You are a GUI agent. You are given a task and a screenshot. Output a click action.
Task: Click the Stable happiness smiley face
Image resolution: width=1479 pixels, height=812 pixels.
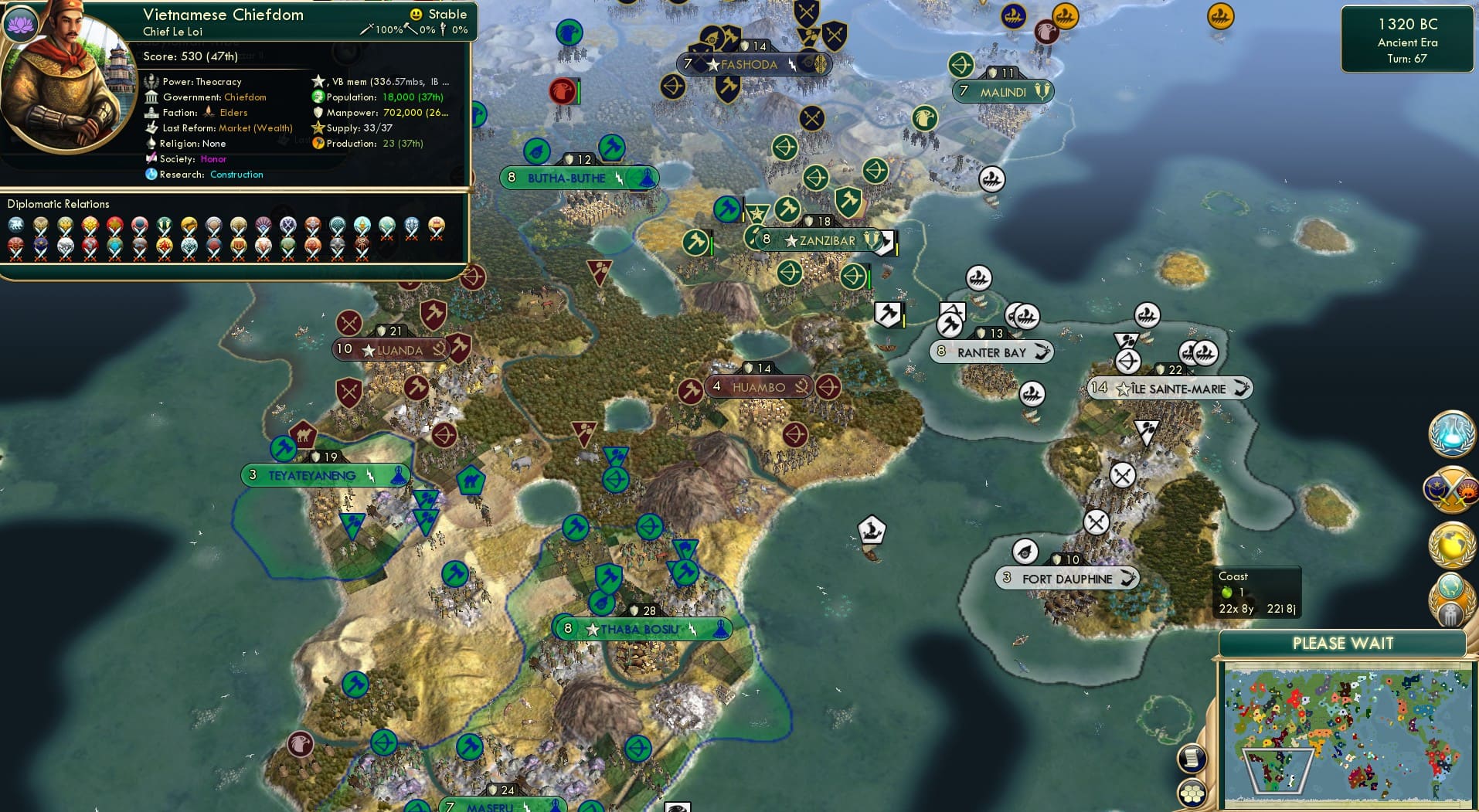tap(415, 14)
